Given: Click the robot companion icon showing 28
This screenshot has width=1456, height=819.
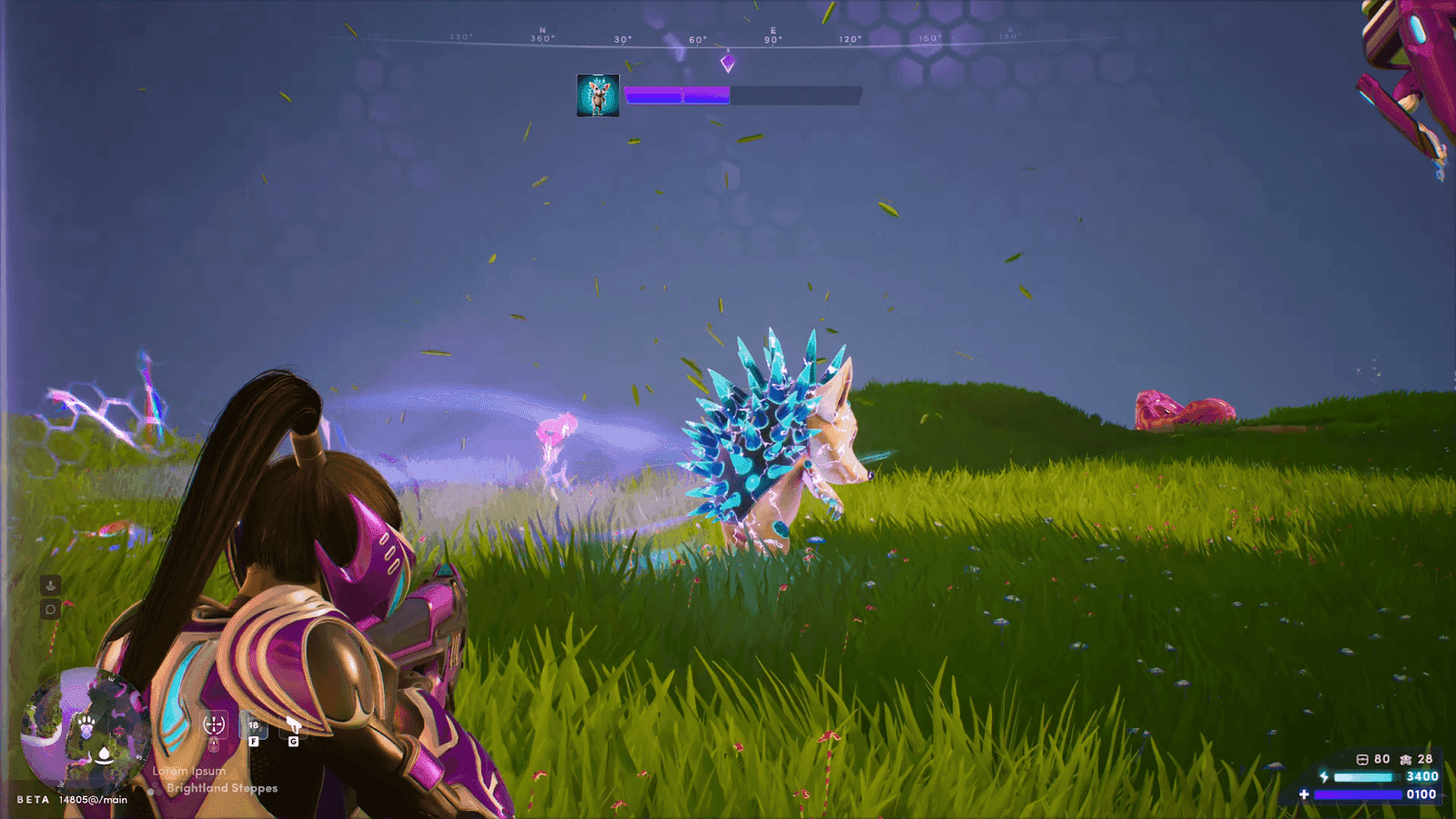Looking at the screenshot, I should coord(1406,760).
